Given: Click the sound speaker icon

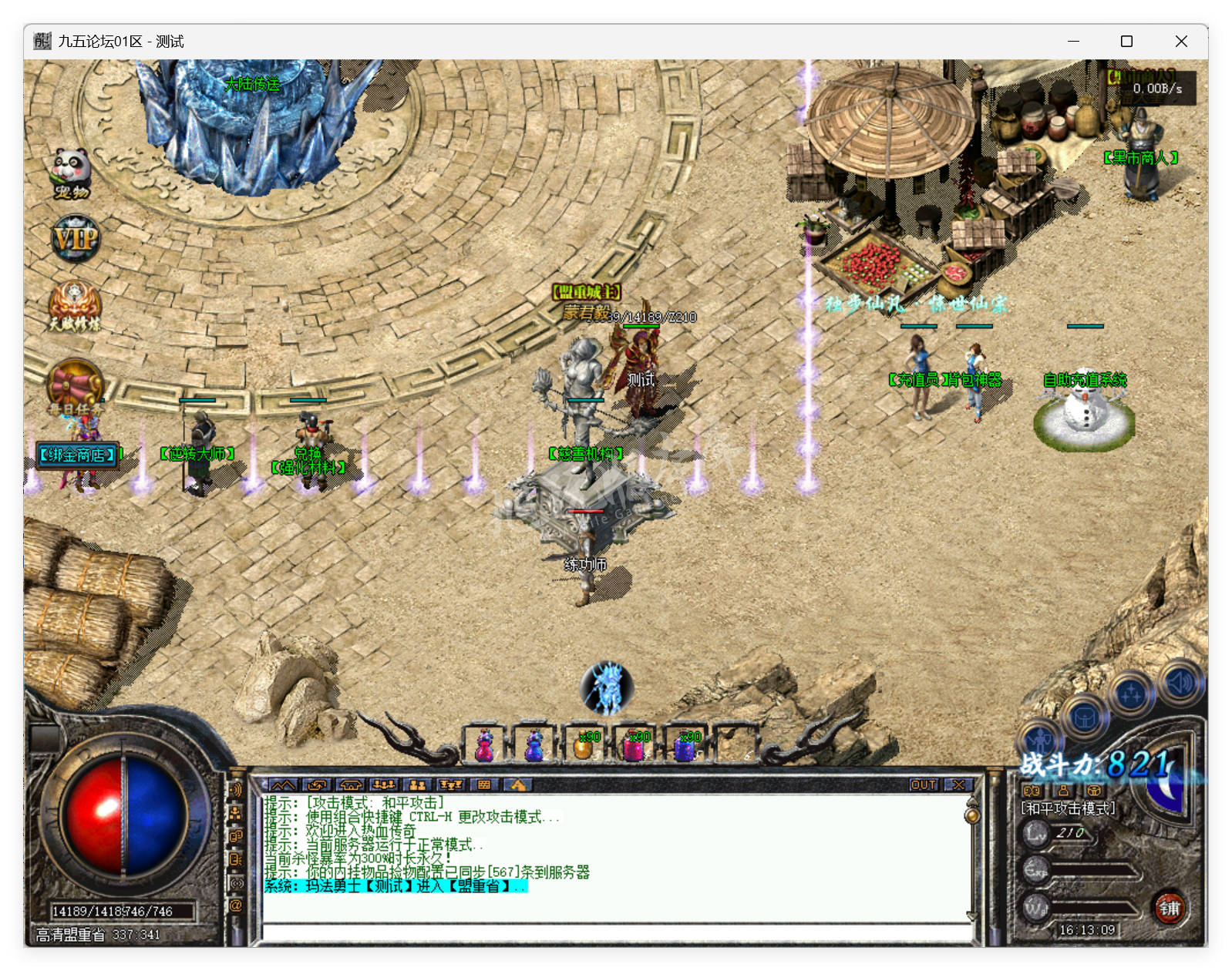Looking at the screenshot, I should click(x=1178, y=684).
